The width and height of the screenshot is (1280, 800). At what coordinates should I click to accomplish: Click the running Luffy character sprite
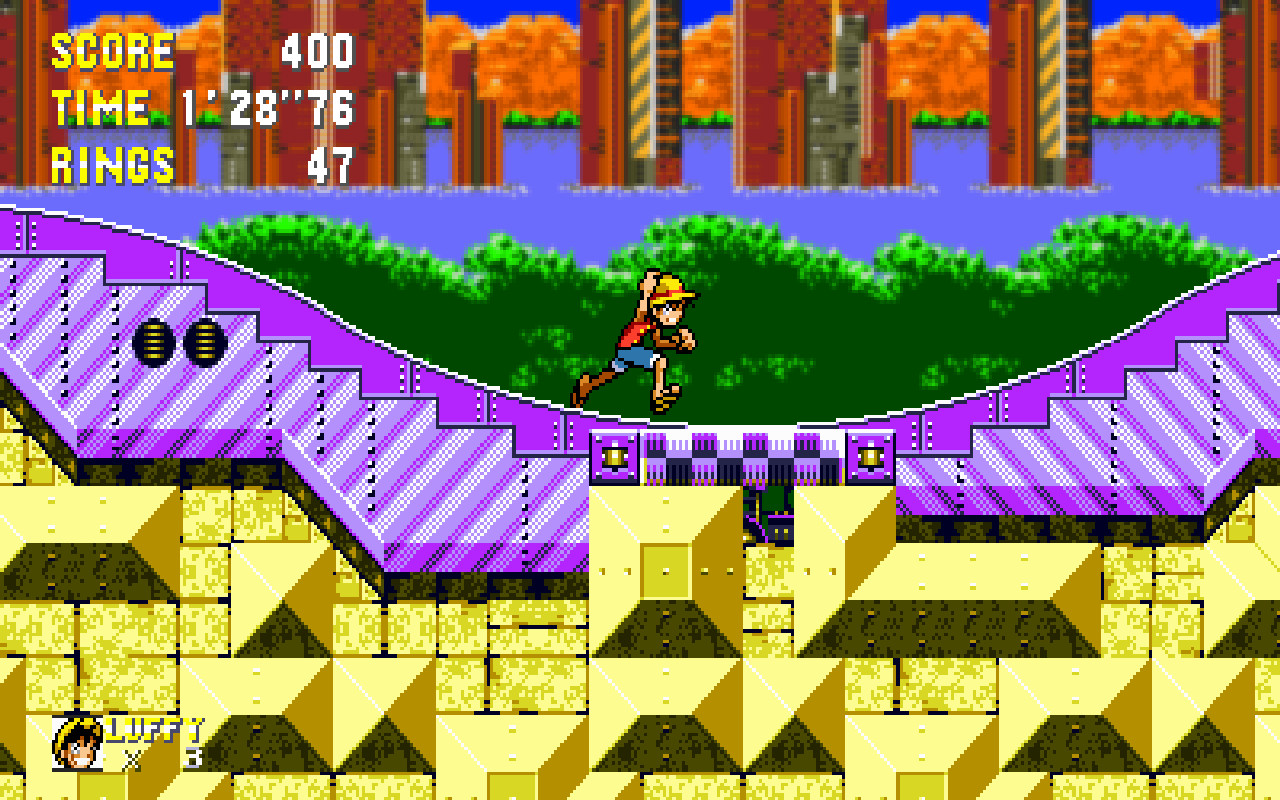coord(650,340)
